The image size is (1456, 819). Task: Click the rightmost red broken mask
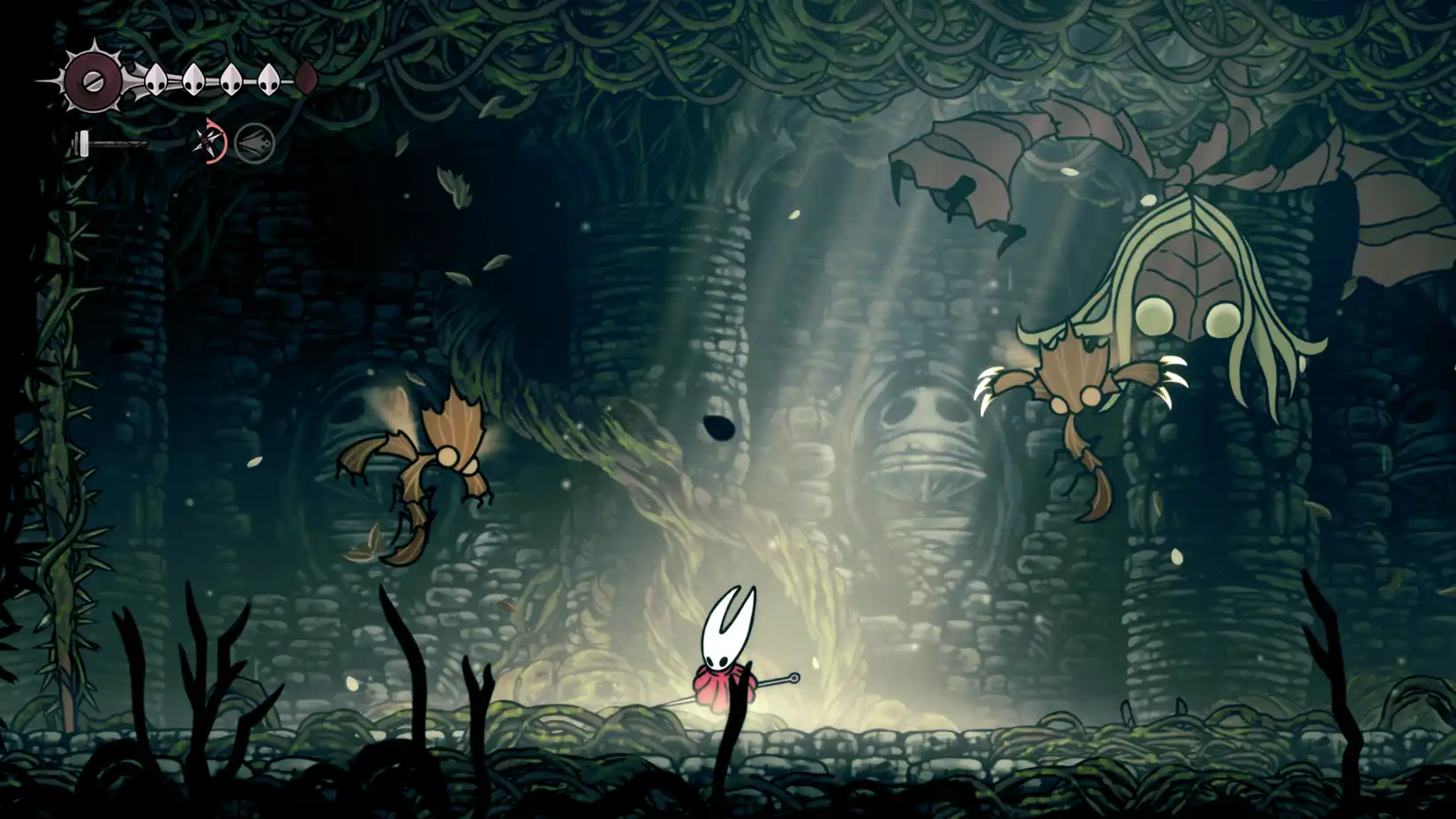click(x=304, y=79)
